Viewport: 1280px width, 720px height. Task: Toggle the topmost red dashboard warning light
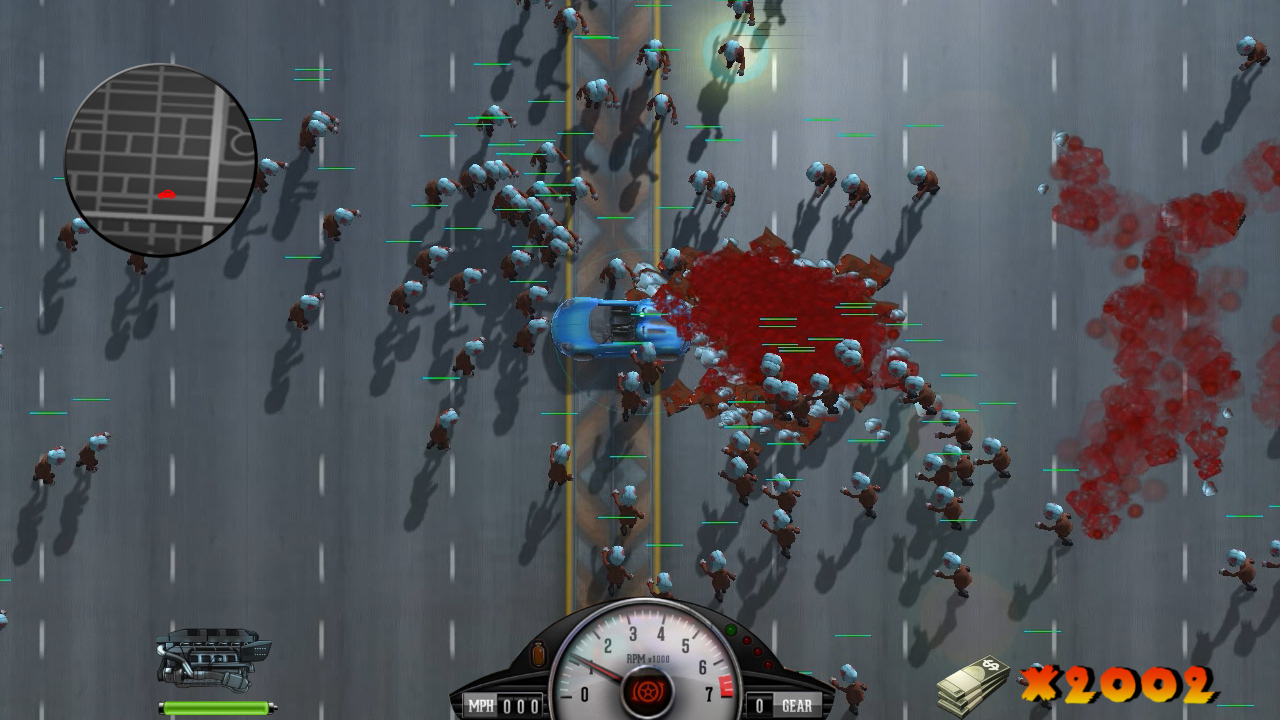(746, 640)
